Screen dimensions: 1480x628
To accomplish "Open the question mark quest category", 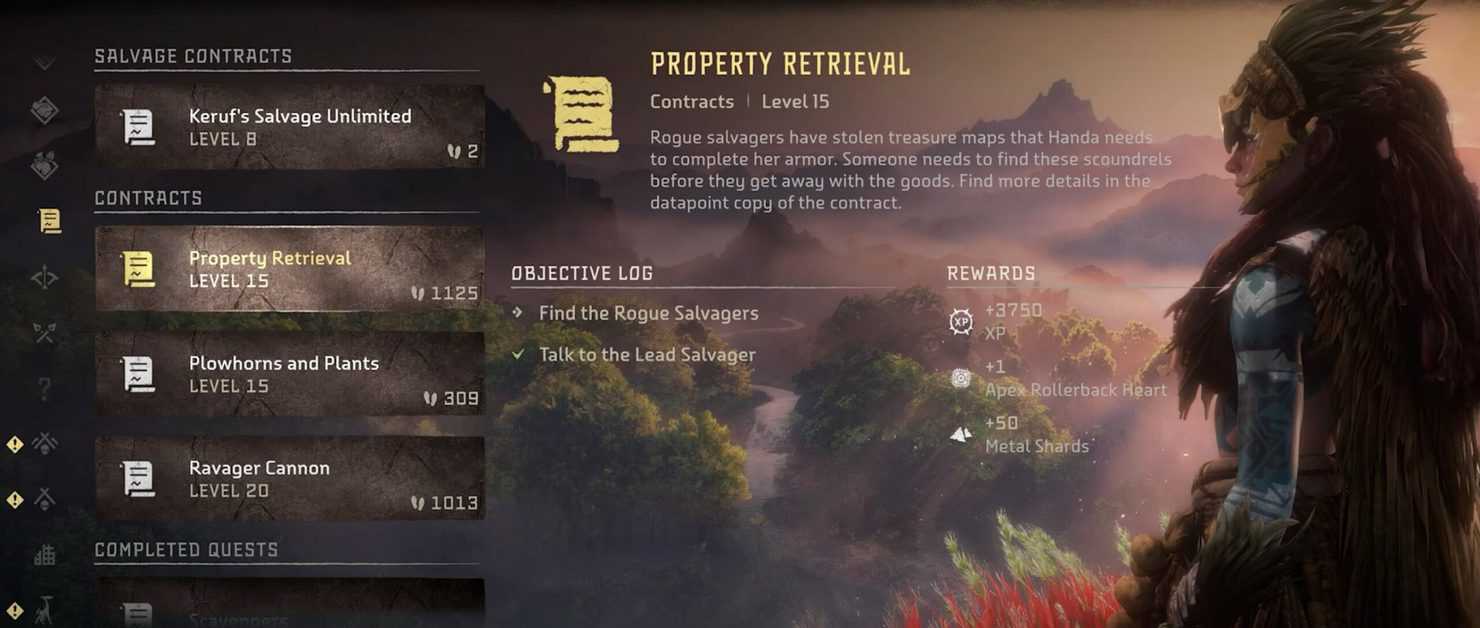I will coord(45,388).
